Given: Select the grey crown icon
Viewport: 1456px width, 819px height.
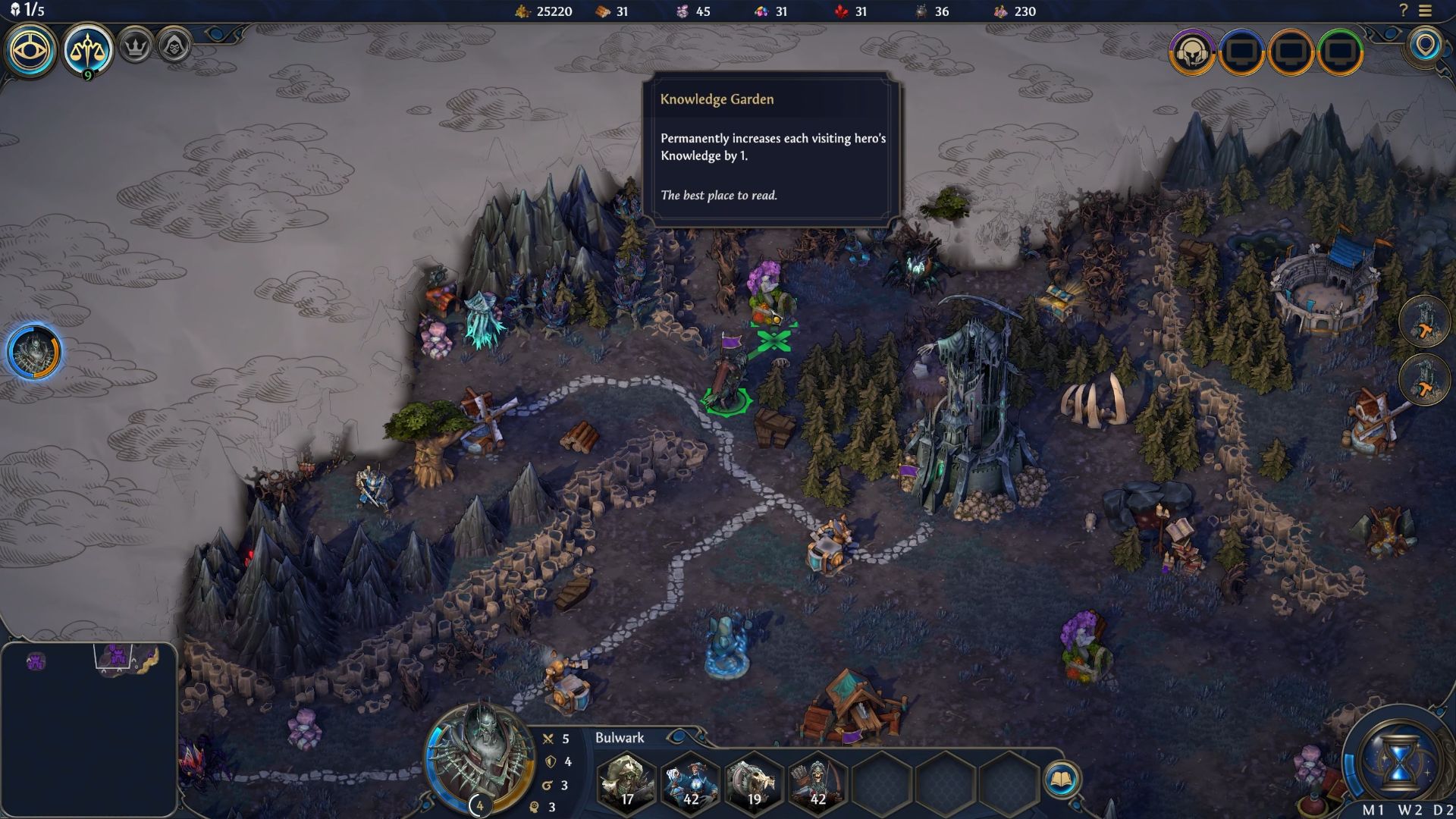Looking at the screenshot, I should coord(136,47).
